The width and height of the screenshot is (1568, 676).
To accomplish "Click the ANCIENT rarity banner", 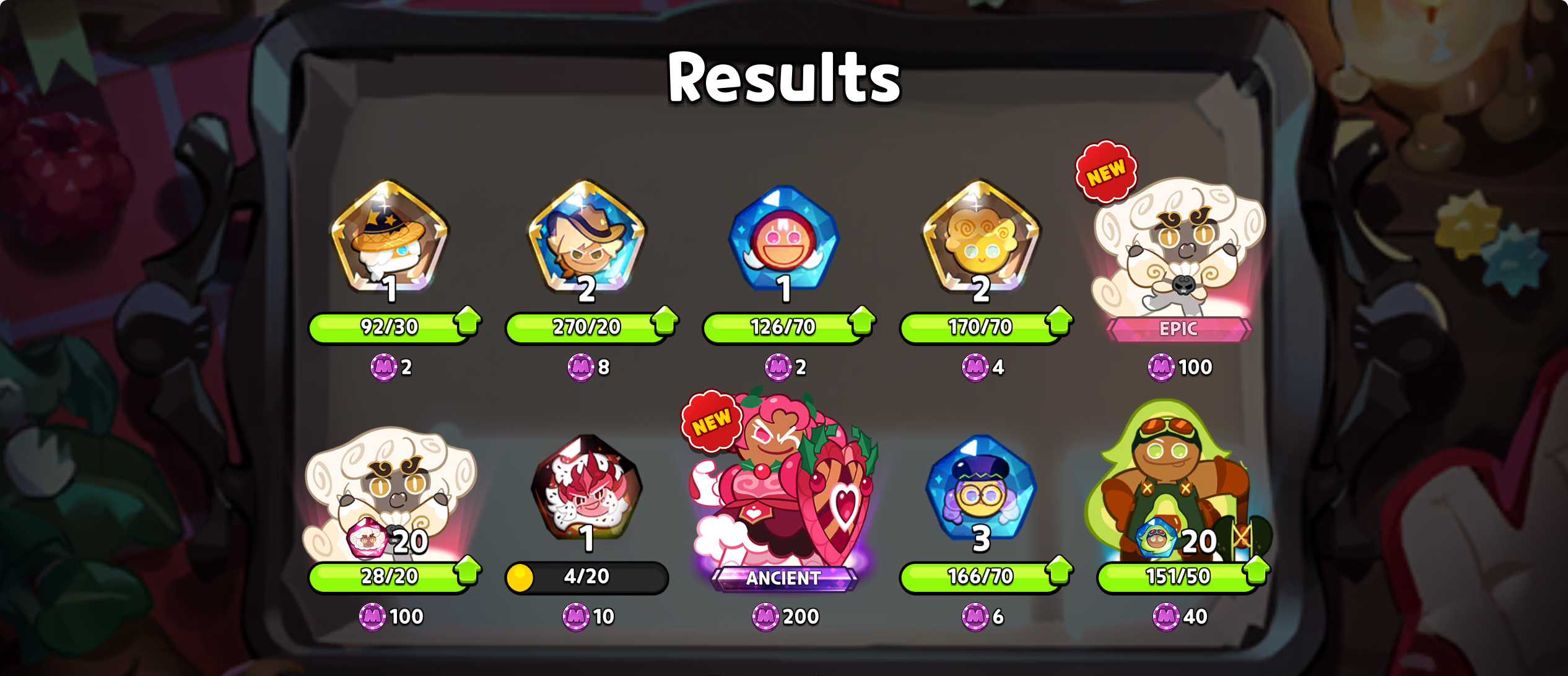I will [784, 579].
